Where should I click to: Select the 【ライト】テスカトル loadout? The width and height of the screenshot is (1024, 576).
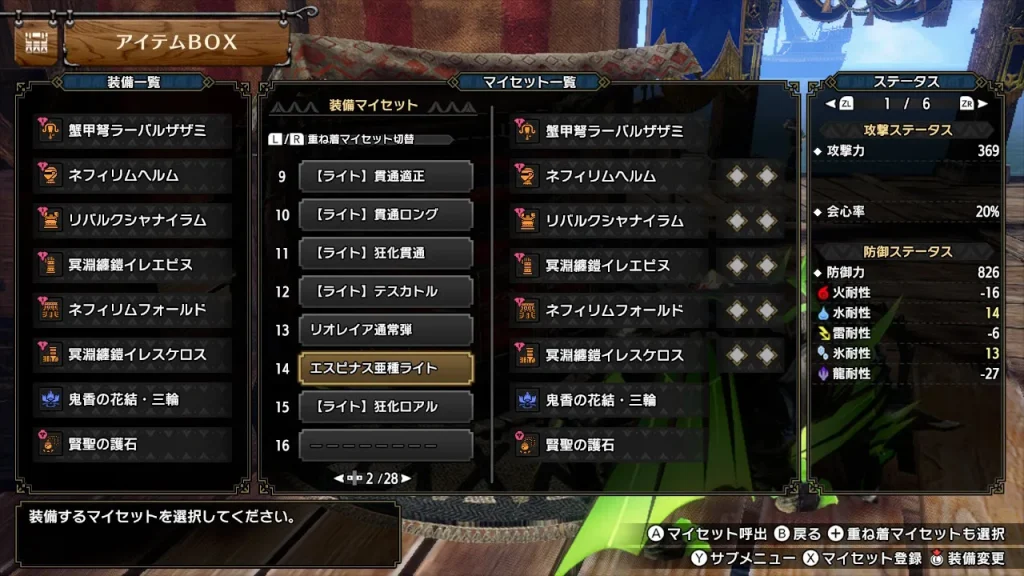coord(385,291)
